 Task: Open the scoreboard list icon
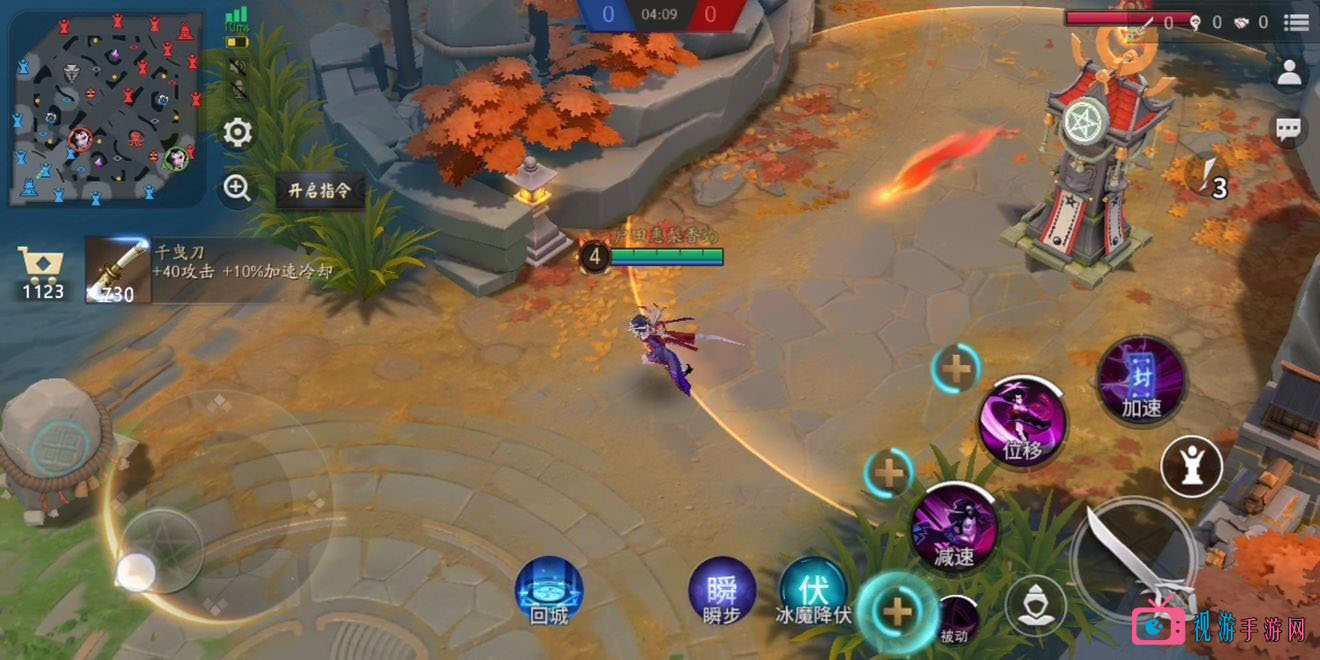point(1296,22)
